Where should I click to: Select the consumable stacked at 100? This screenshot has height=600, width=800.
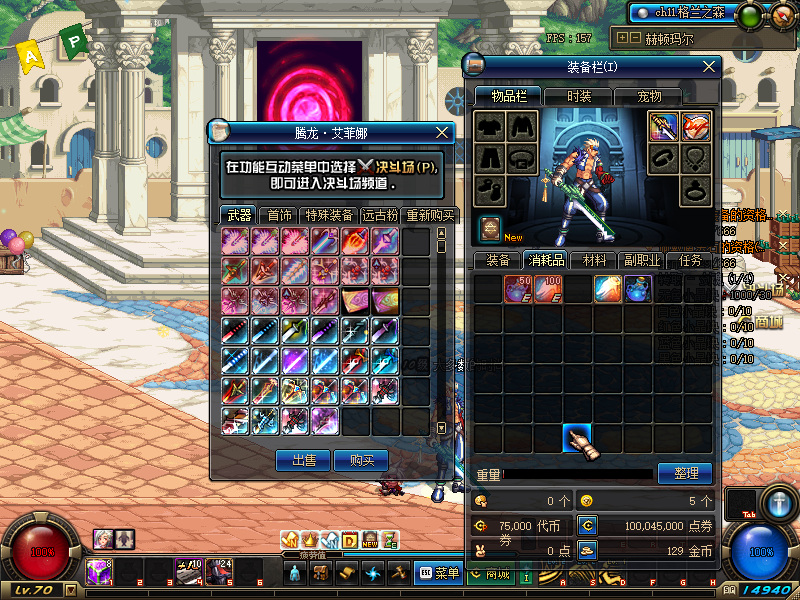pos(548,290)
